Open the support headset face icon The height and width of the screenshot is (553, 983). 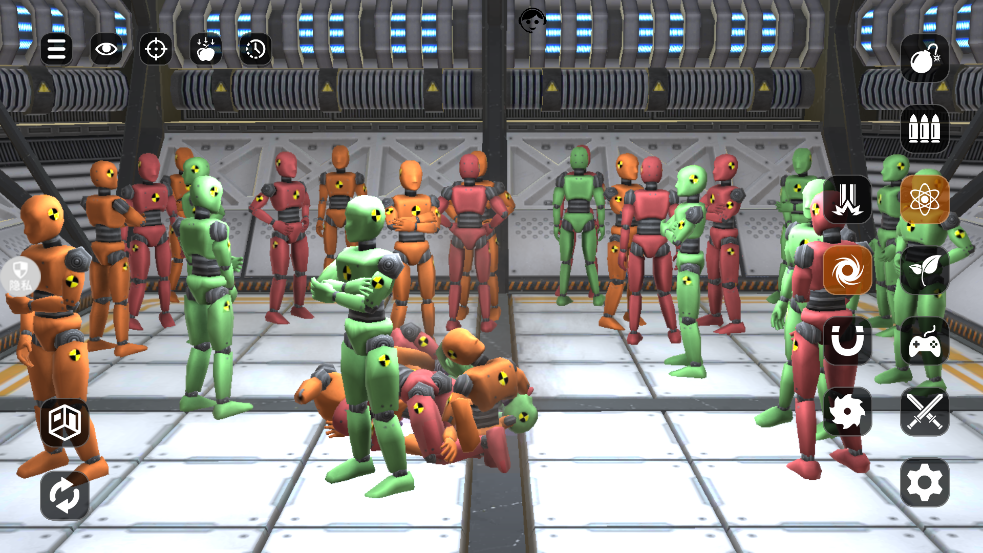point(532,19)
